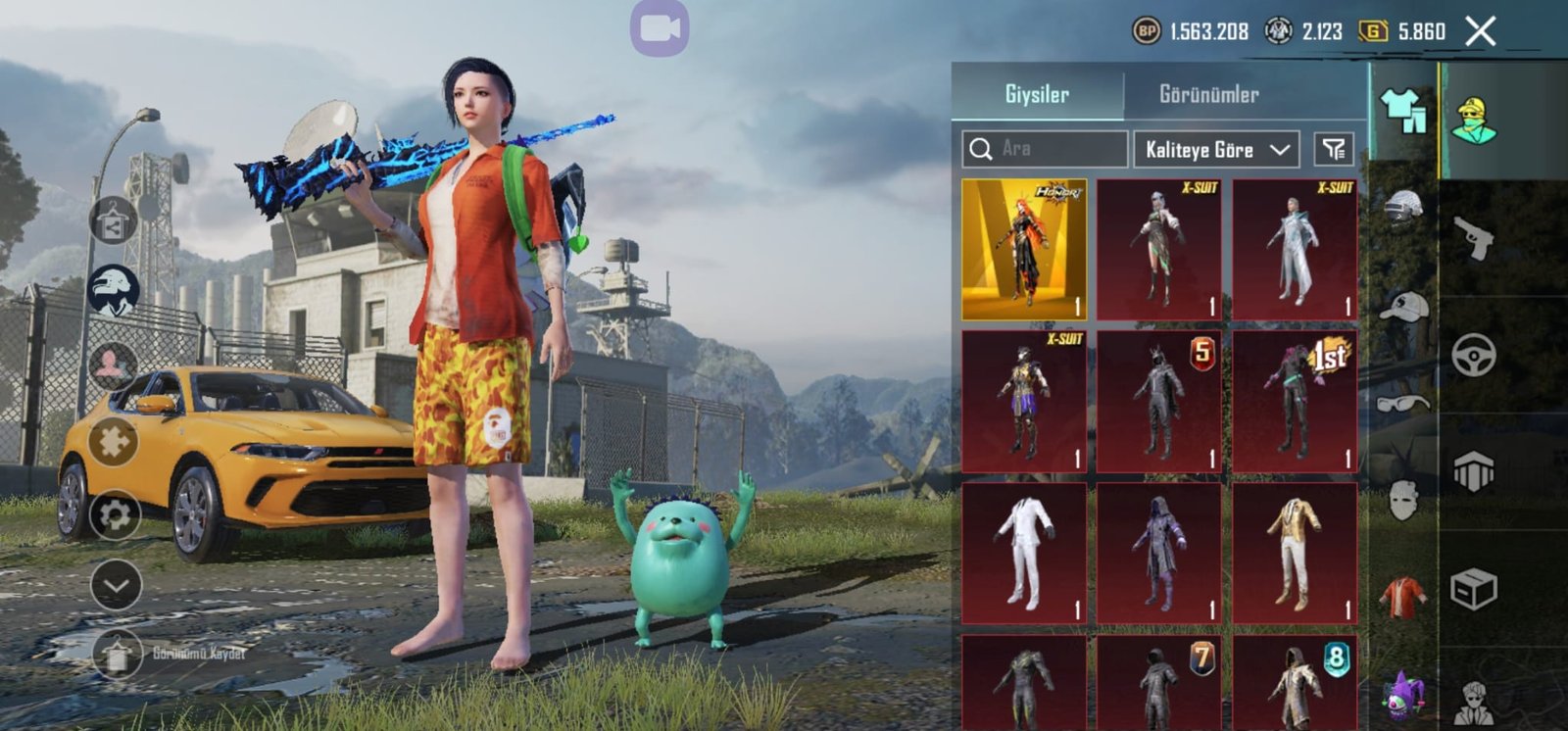
Task: Open the helmet category
Action: point(1403,209)
